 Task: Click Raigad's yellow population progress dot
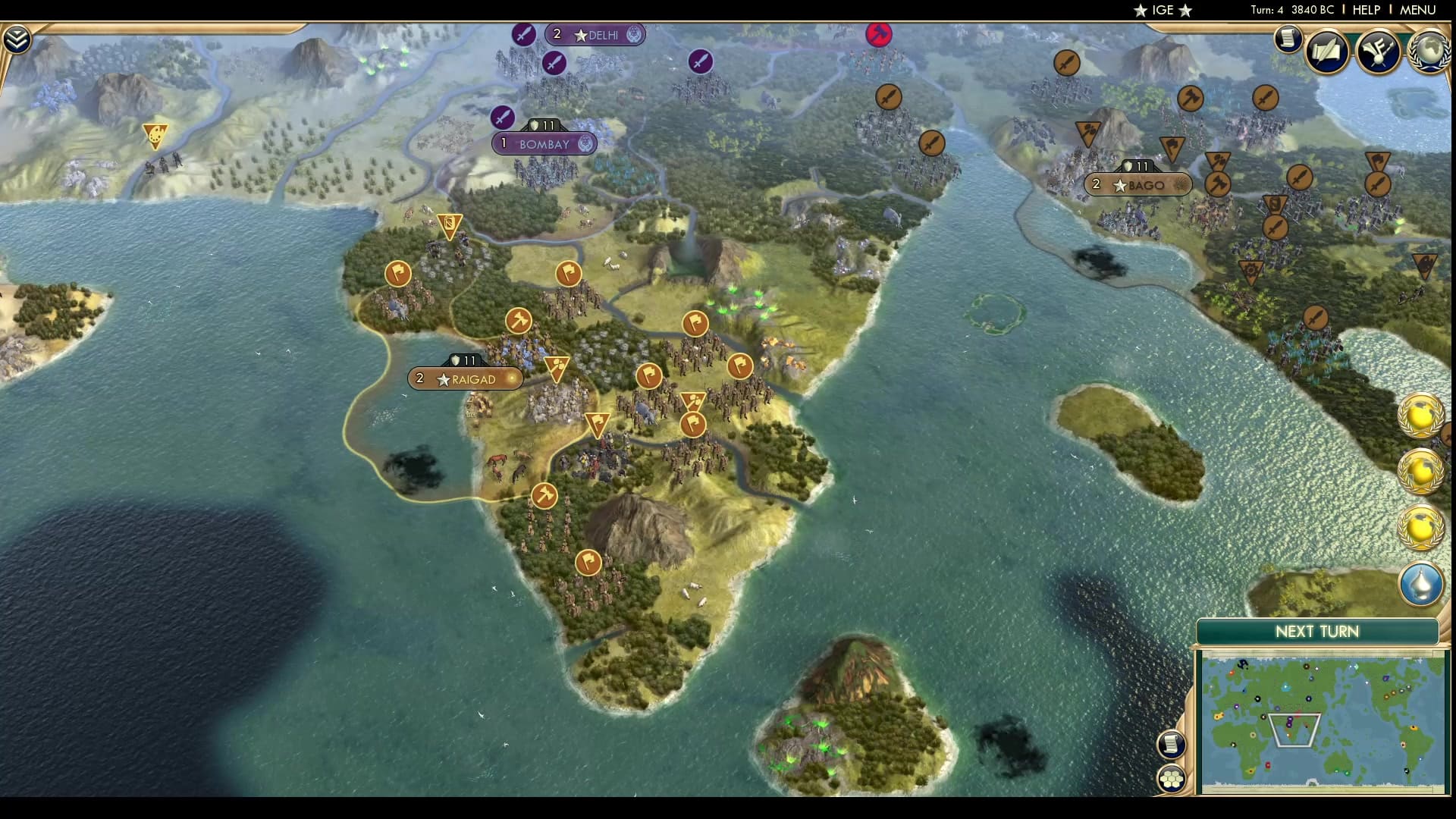coord(513,378)
